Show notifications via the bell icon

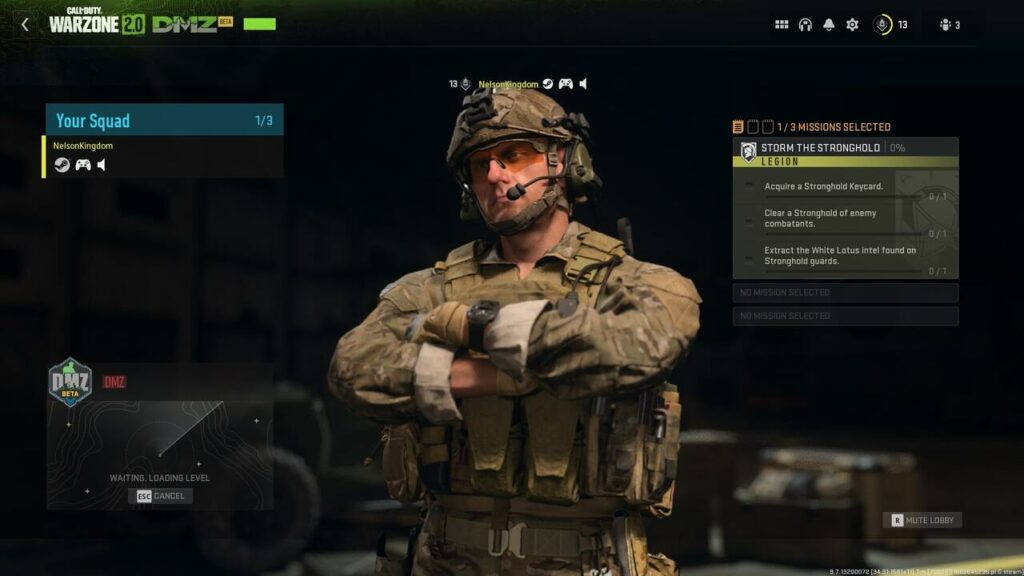click(x=828, y=25)
